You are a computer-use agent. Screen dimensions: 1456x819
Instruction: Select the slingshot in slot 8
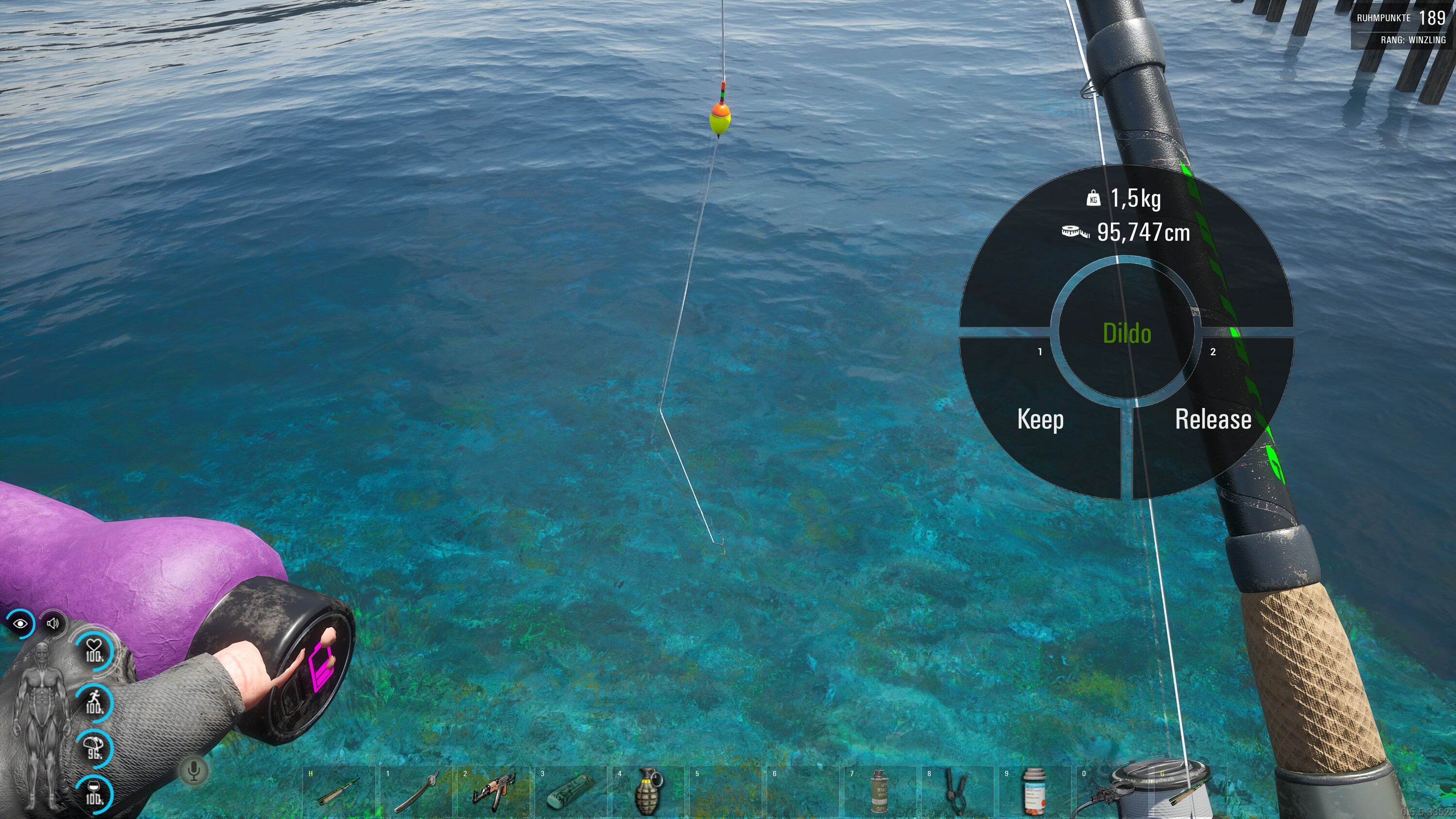click(x=956, y=792)
